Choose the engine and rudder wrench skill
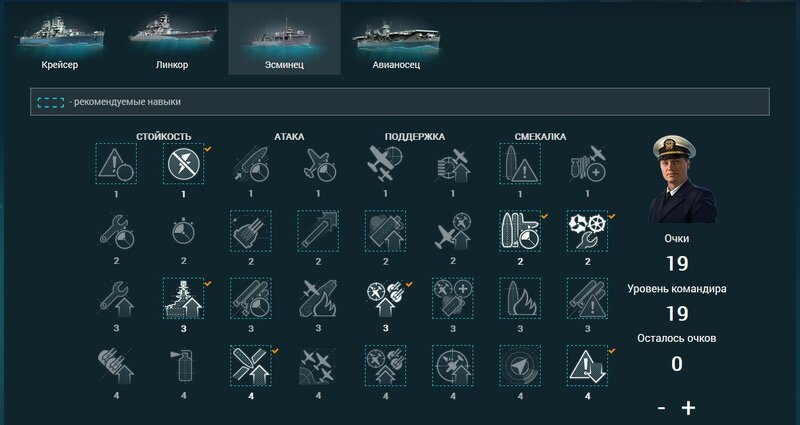 (x=586, y=231)
